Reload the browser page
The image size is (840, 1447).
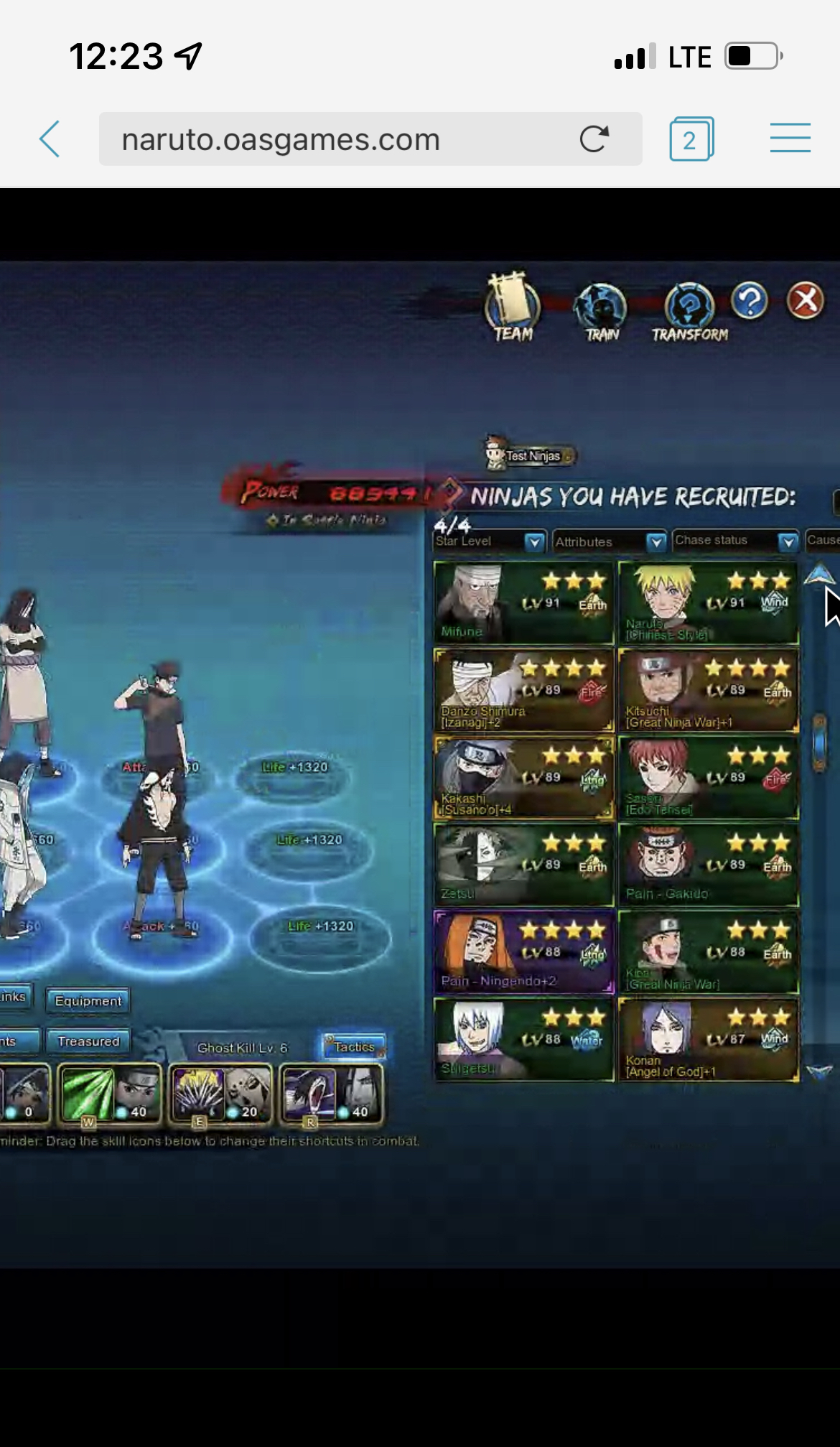point(594,139)
